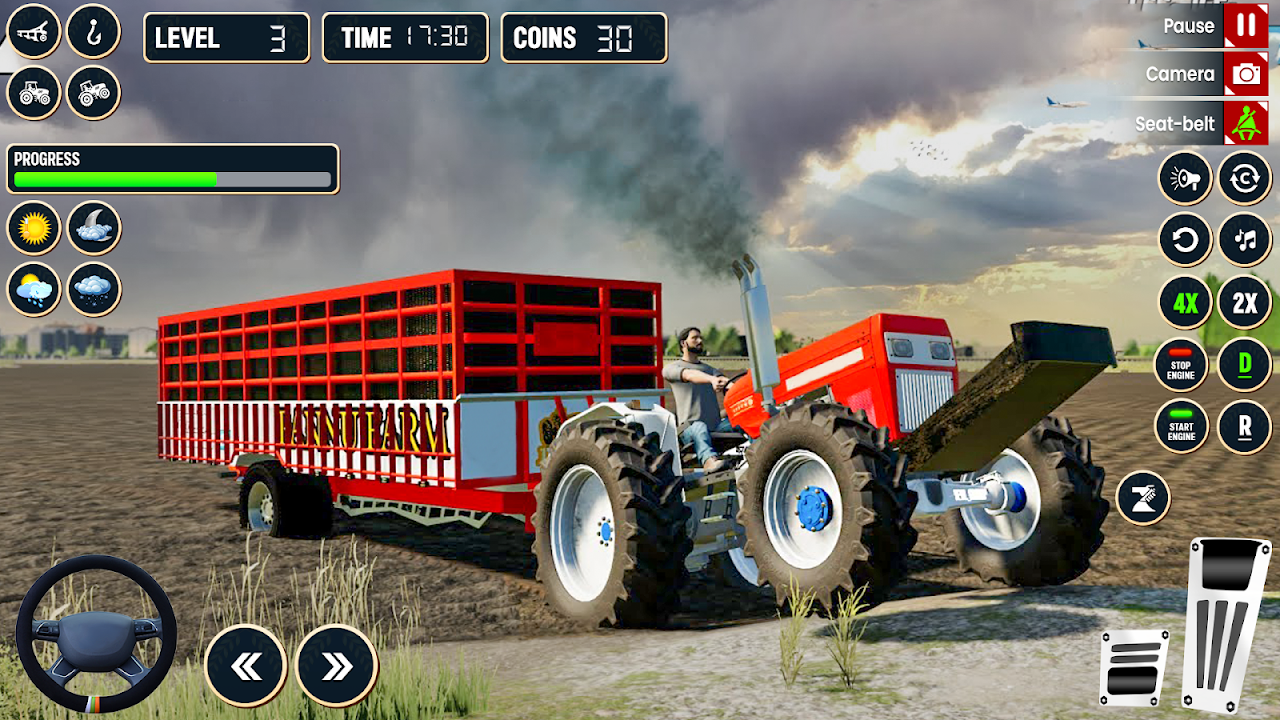The image size is (1280, 720).
Task: Stop the engine
Action: tap(1181, 365)
